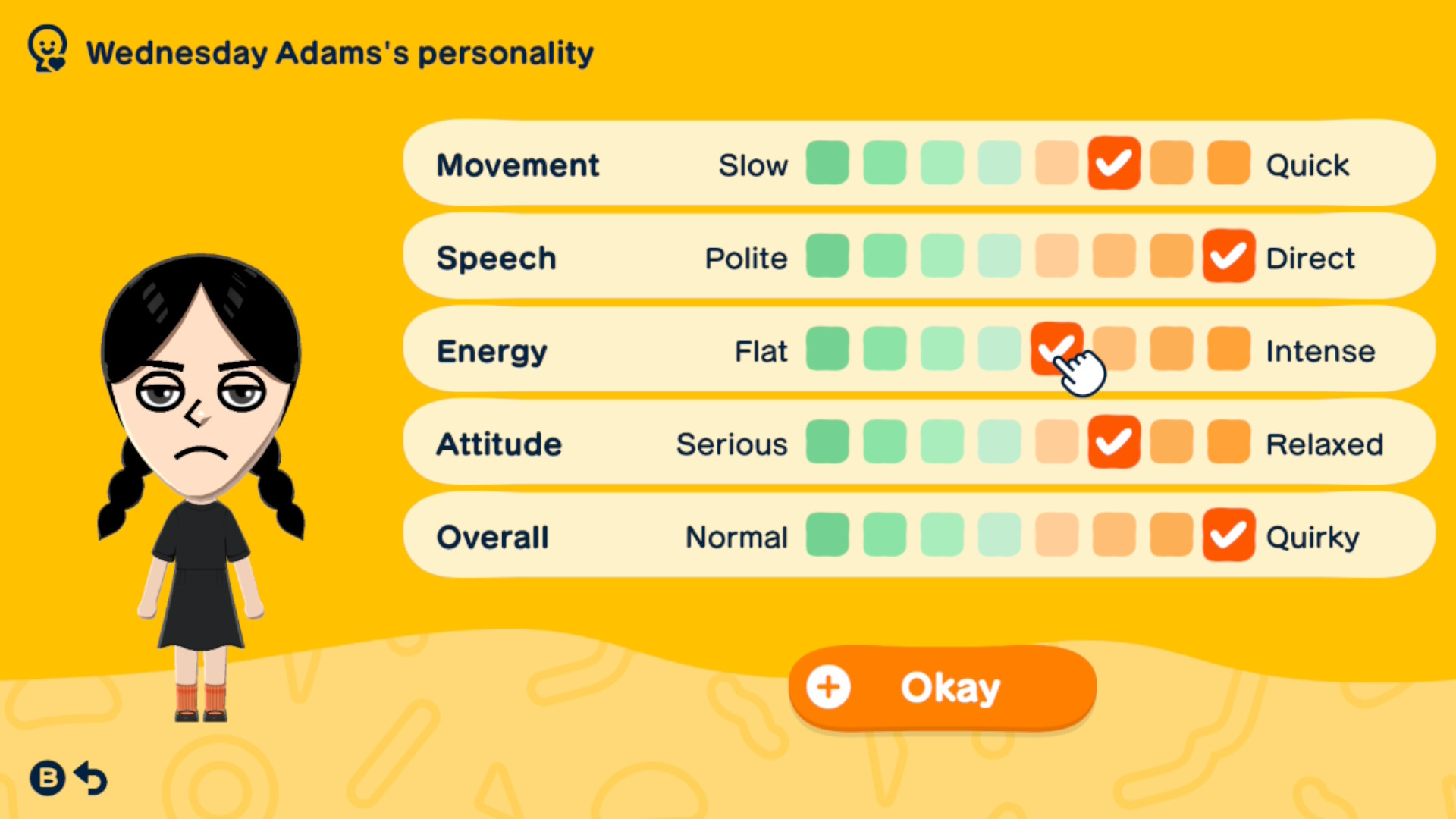Set Attitude to the most Relaxed level
Screen dimensions: 1456x819
(1228, 442)
